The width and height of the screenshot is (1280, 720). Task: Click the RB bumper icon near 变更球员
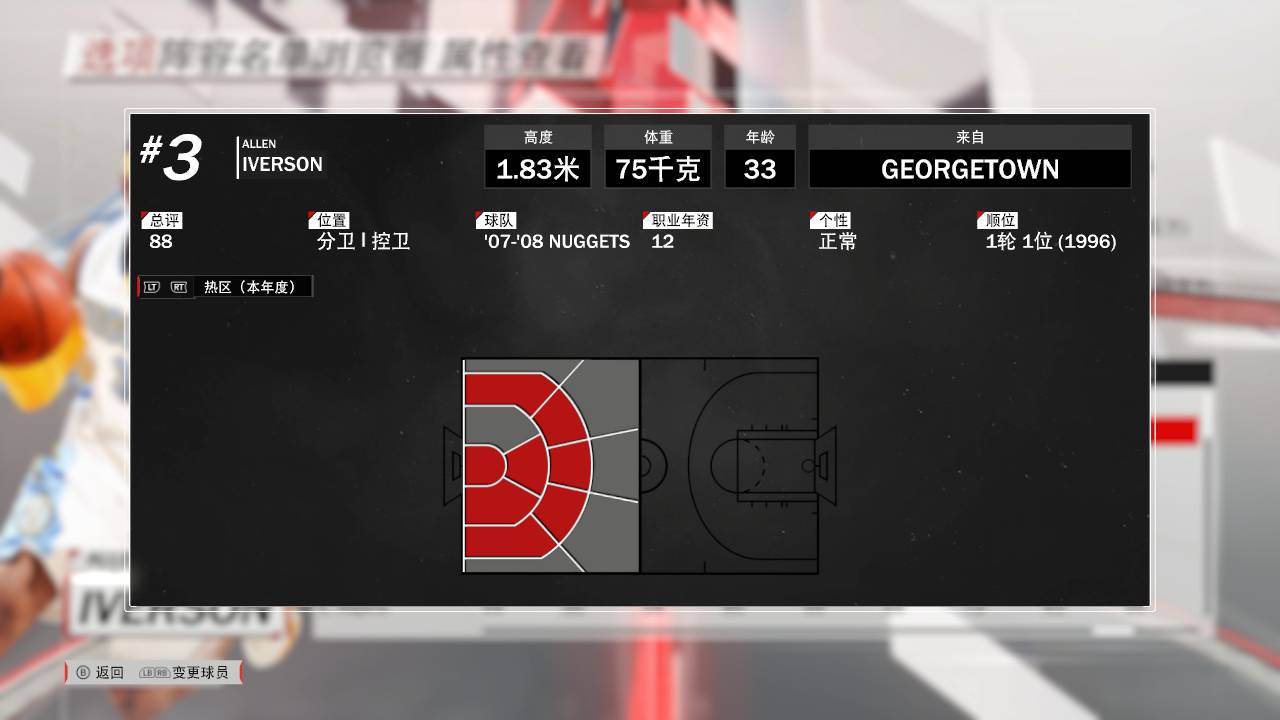coord(162,672)
